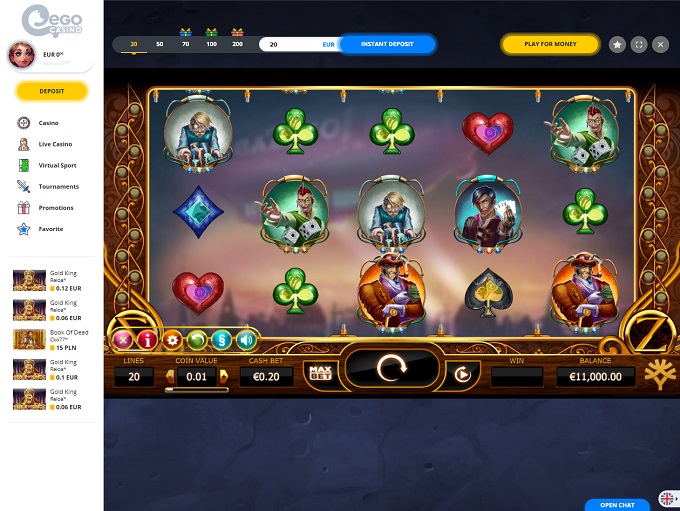
Task: Click the MAX BET button
Action: (x=321, y=374)
